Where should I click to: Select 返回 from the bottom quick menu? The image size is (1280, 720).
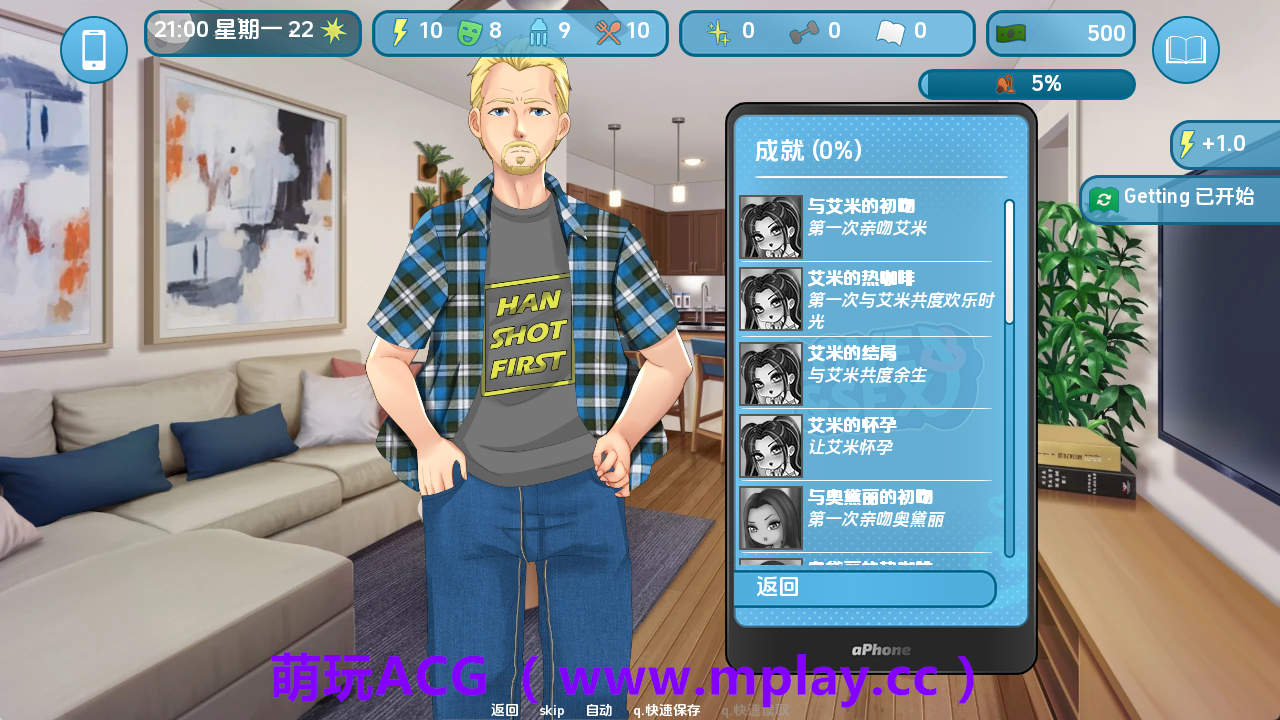tap(503, 709)
